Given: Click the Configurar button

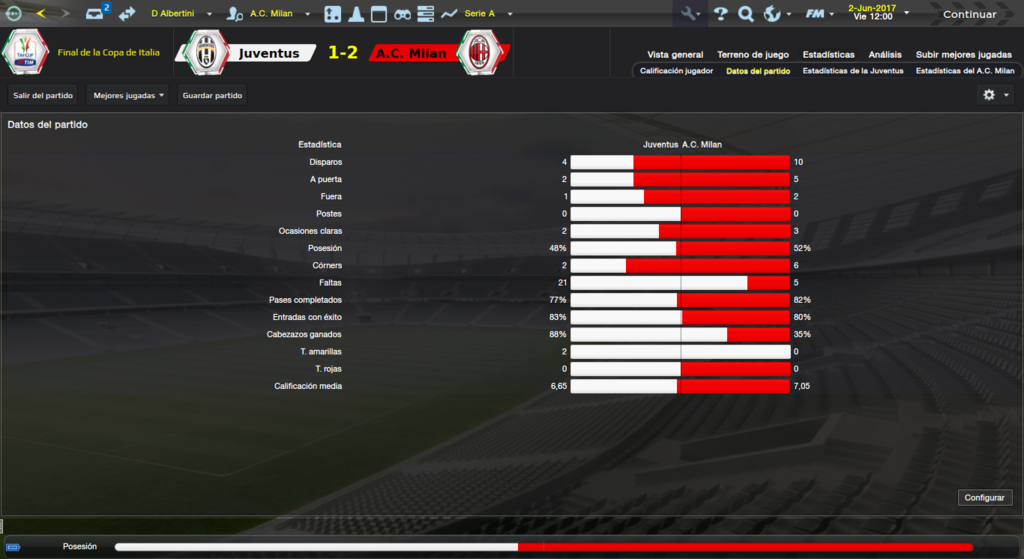Looking at the screenshot, I should tap(985, 497).
